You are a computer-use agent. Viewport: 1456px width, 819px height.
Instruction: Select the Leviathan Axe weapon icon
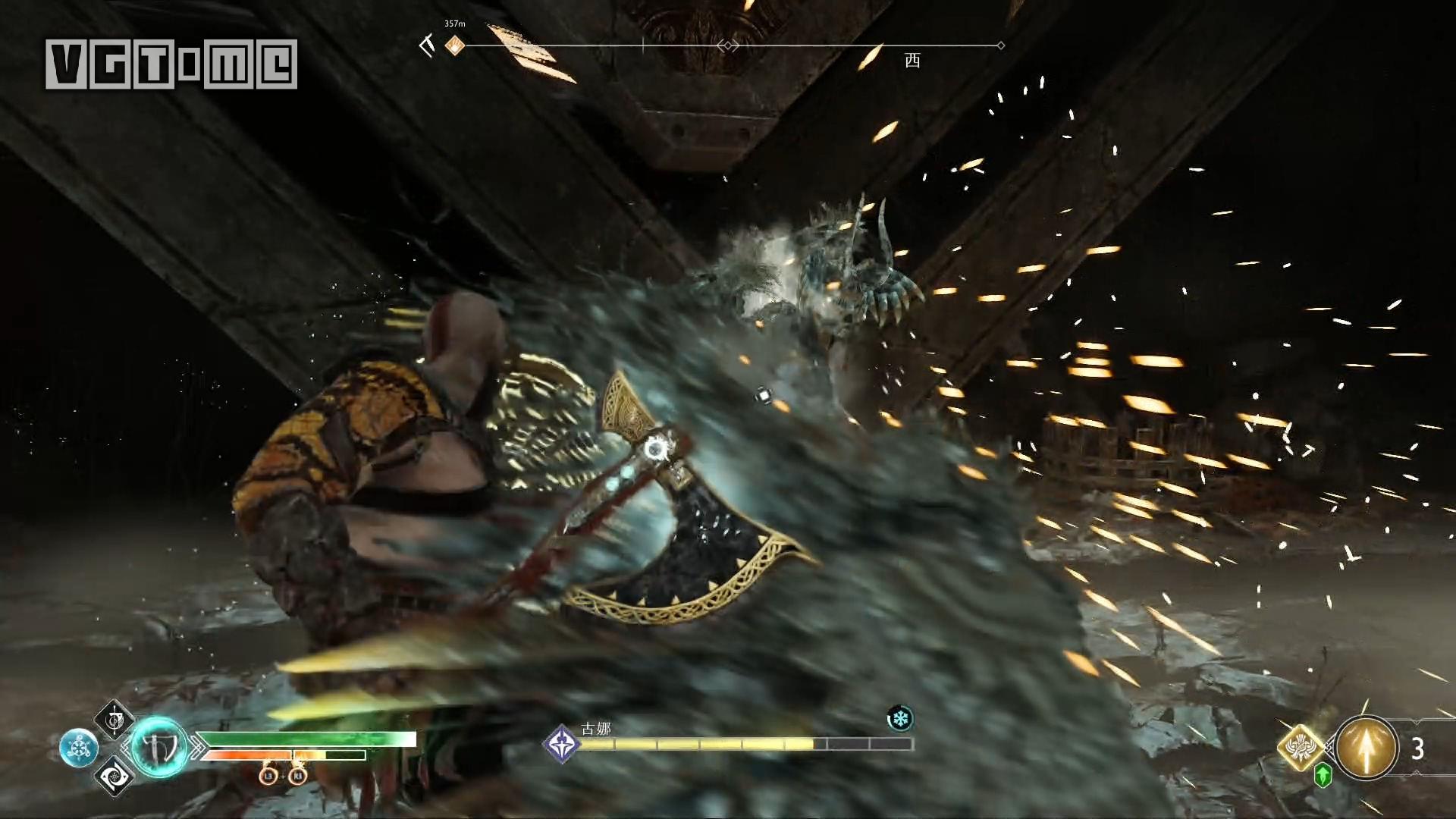pyautogui.click(x=159, y=748)
